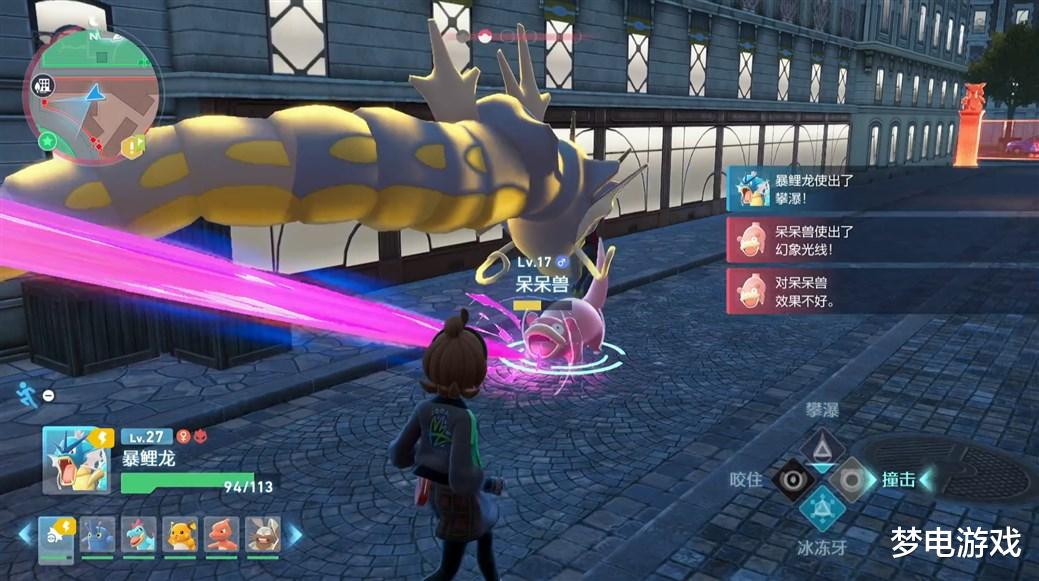Use the 咬住 (Bite) move

click(x=792, y=479)
